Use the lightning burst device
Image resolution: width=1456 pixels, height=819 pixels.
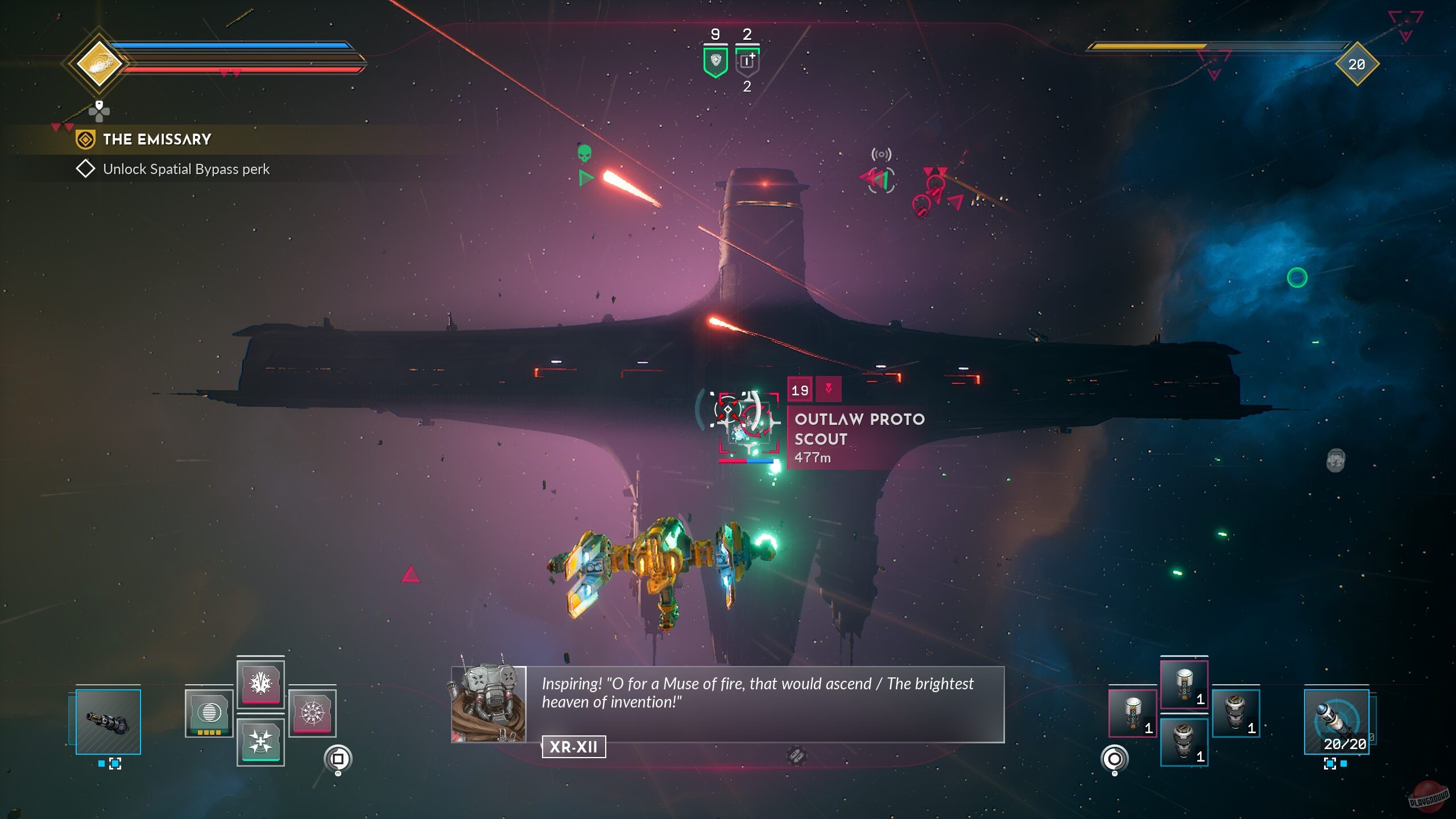point(312,713)
